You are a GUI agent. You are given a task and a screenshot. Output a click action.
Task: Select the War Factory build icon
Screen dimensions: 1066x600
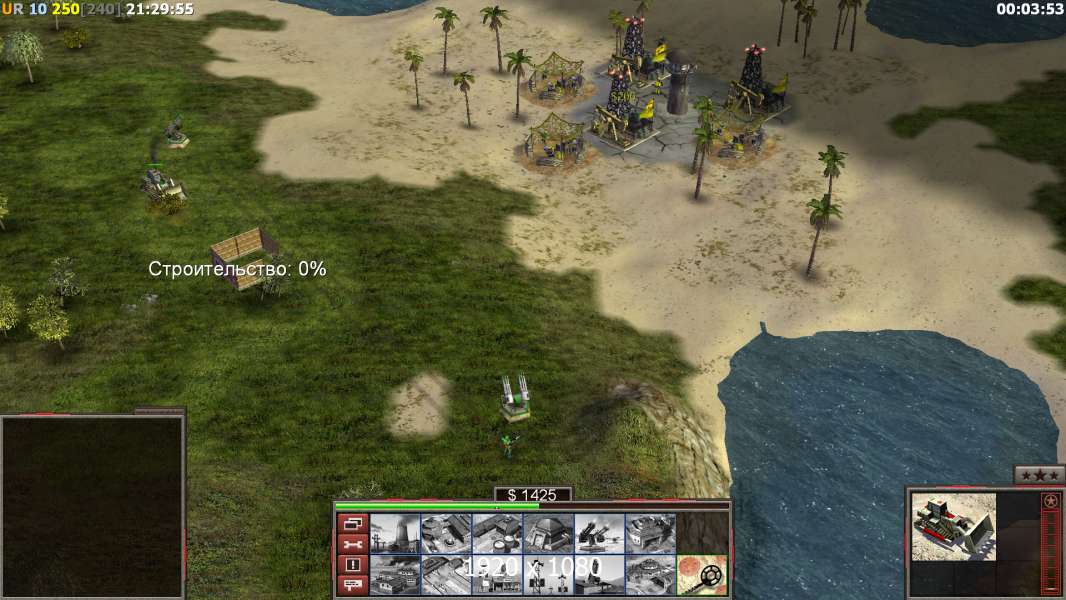(650, 533)
